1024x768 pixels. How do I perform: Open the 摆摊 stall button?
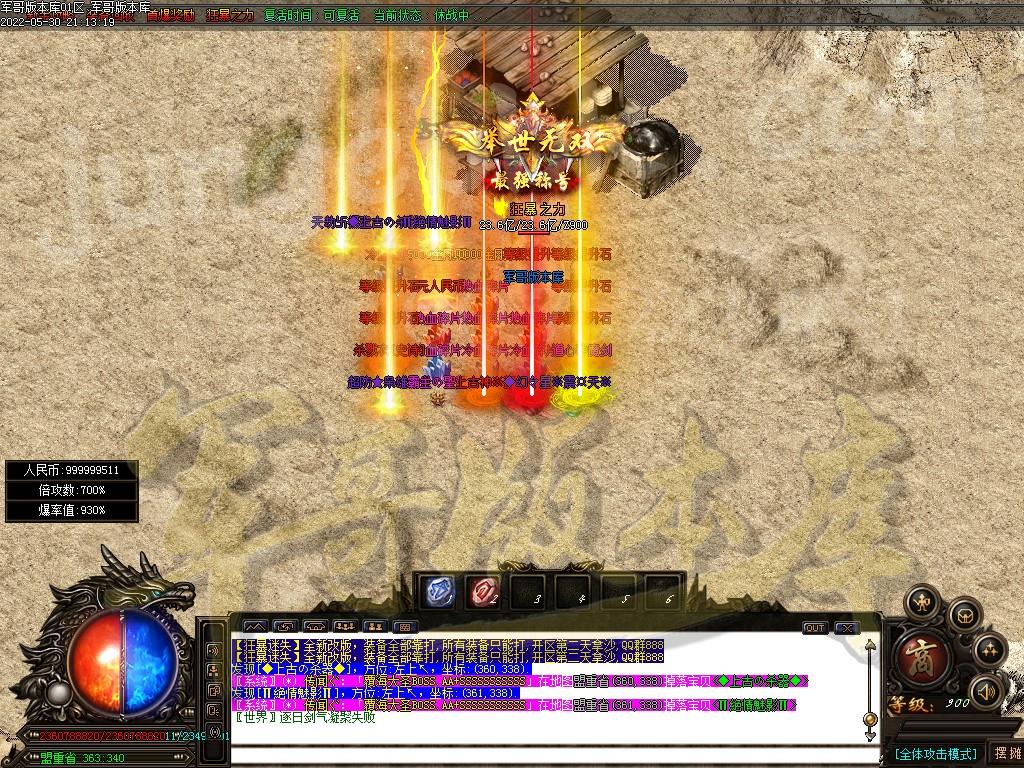point(1004,753)
